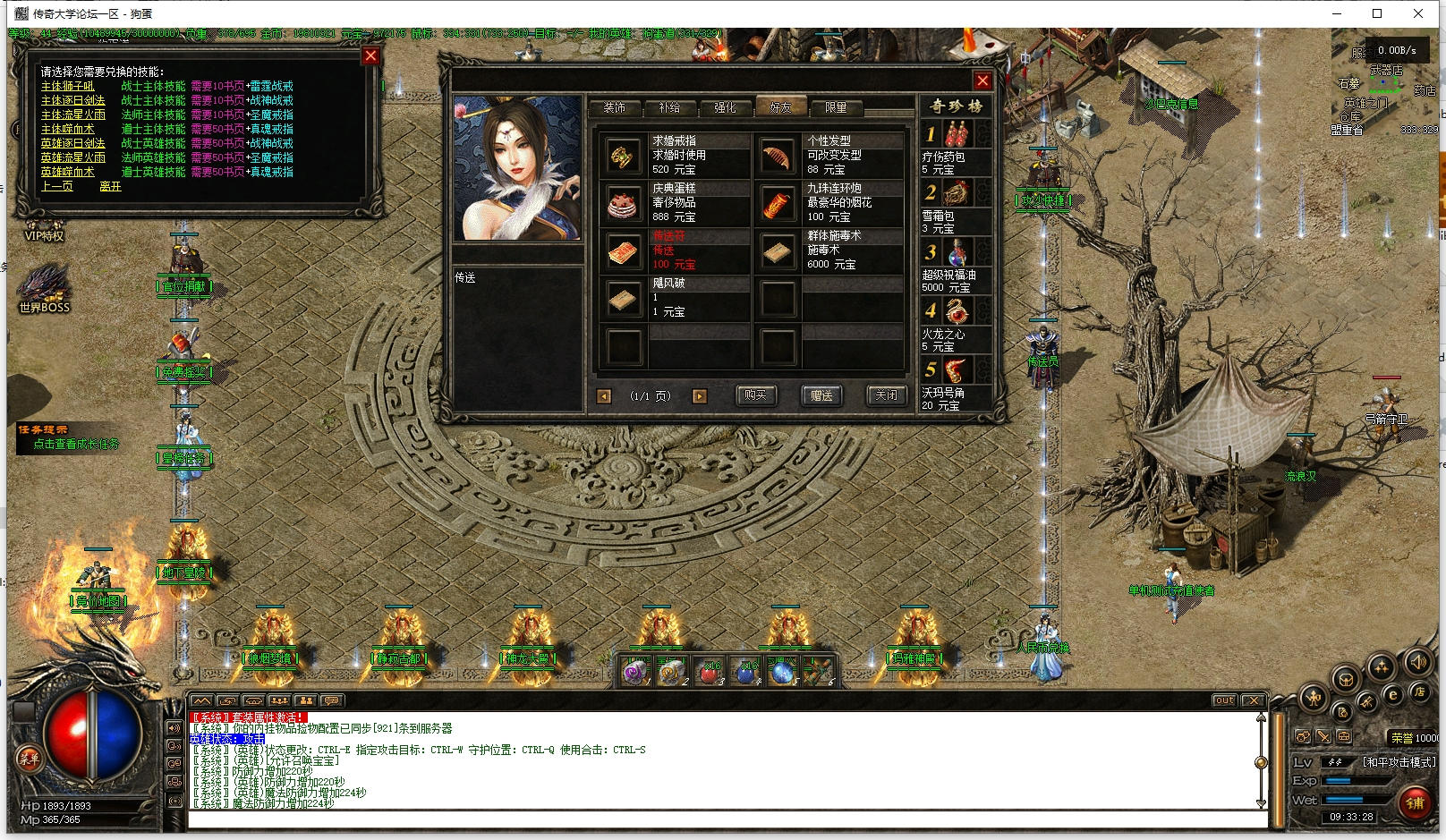Choose 主体狮子吼 skill exchange option
The image size is (1446, 840).
tap(68, 87)
